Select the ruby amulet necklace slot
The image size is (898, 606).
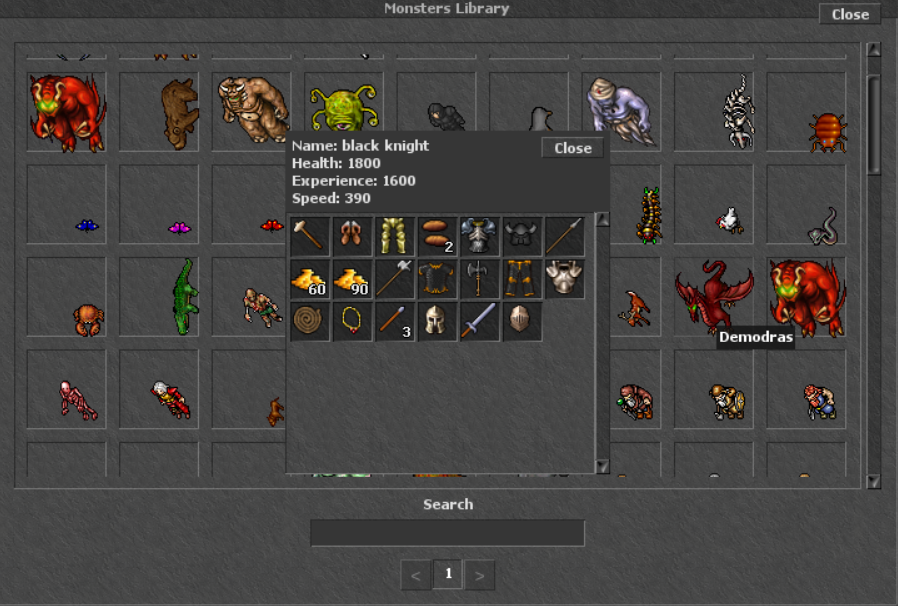(x=352, y=322)
